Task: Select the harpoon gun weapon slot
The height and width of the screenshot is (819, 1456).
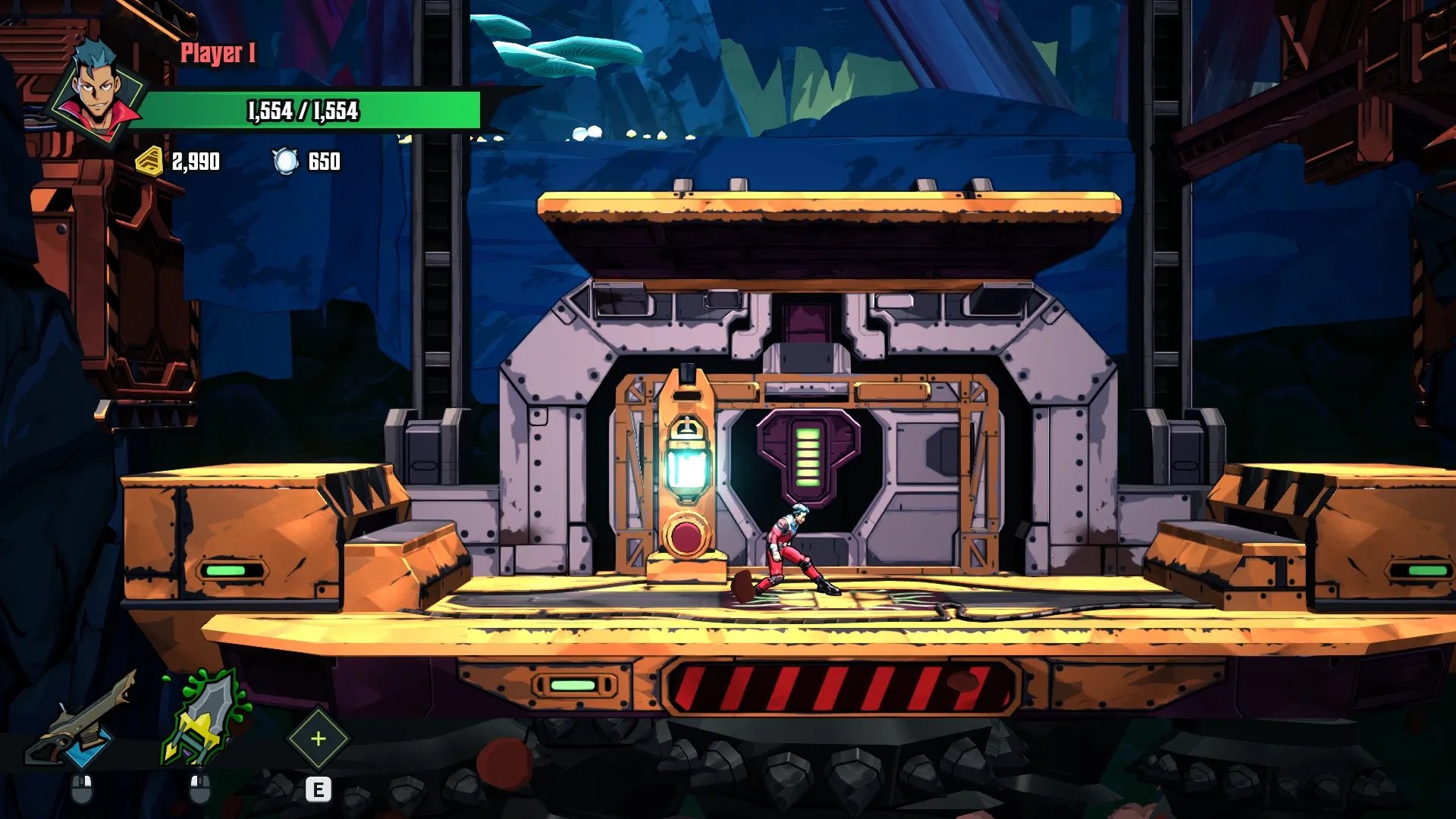Action: point(82,720)
